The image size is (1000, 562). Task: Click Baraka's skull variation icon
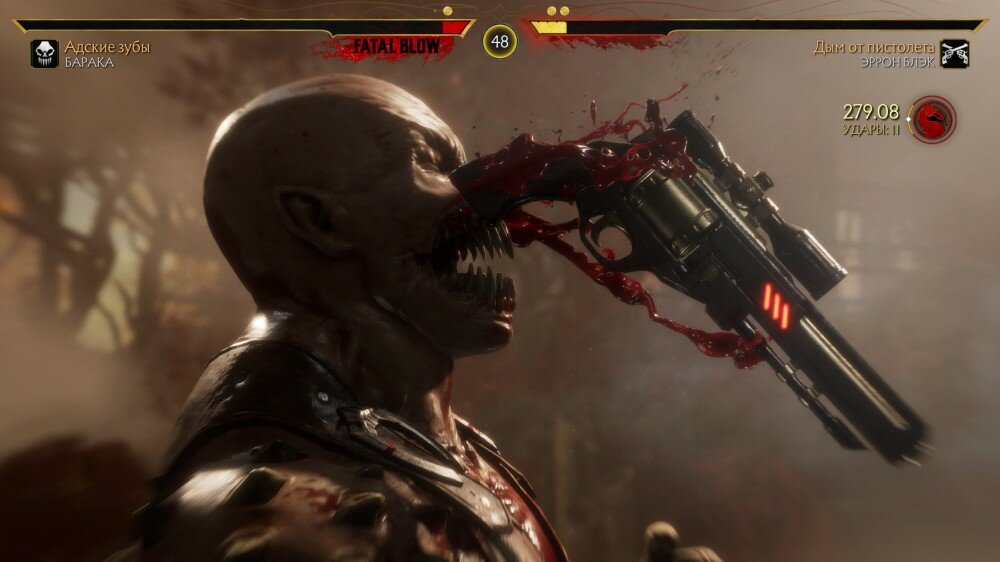44,54
